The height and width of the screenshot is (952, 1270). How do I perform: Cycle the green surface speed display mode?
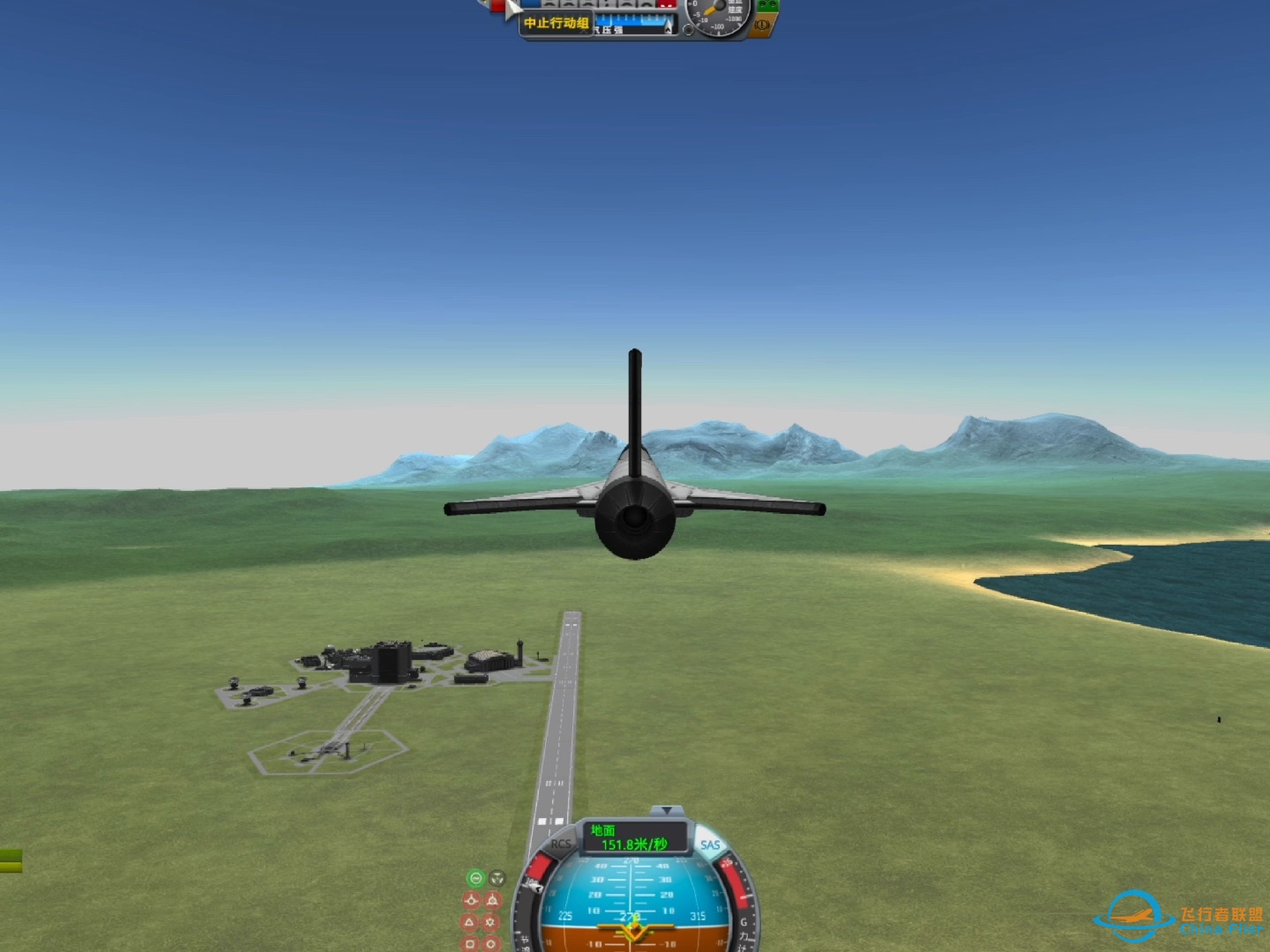(634, 837)
